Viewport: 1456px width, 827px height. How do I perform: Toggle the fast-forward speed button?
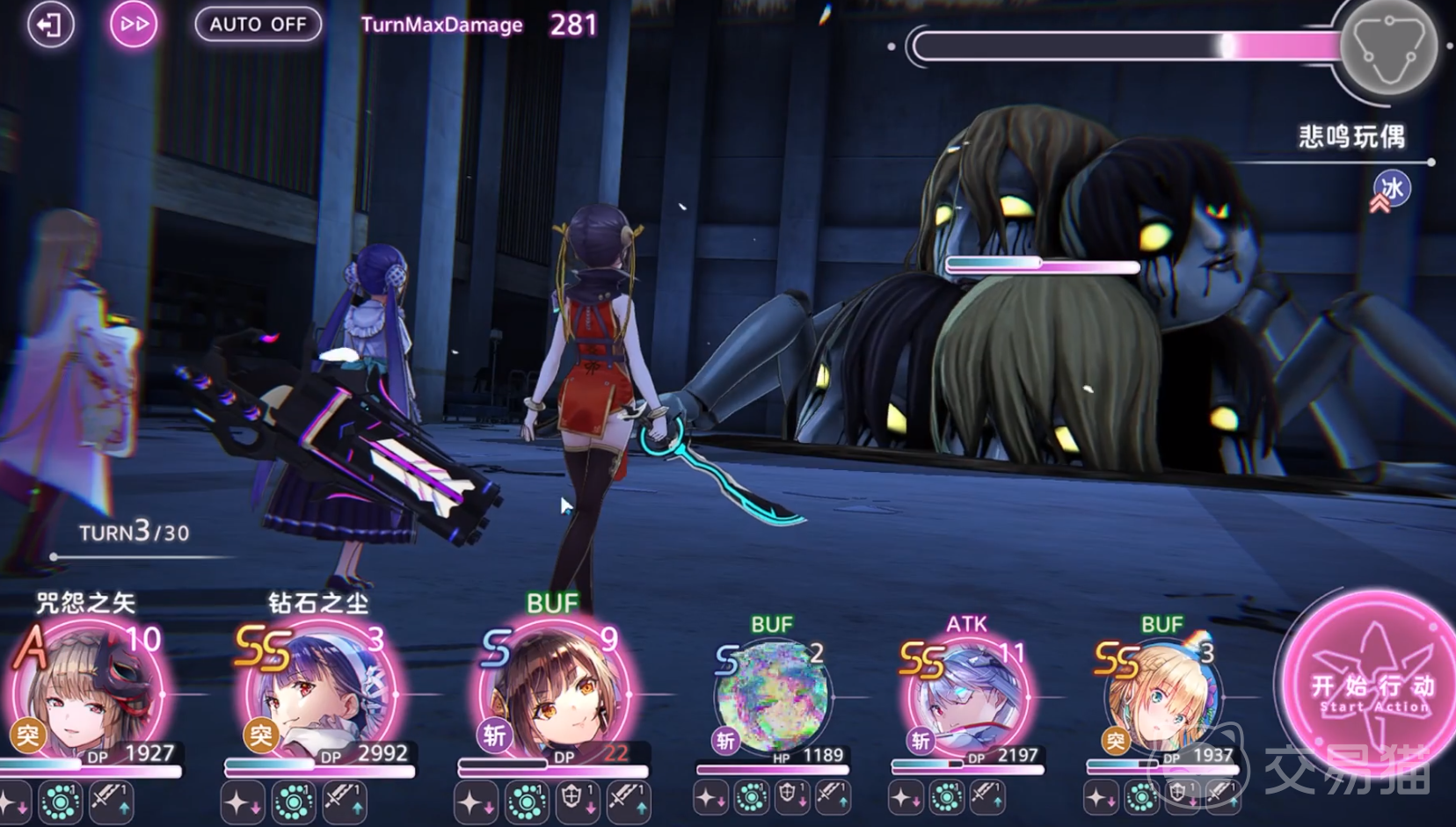(x=134, y=25)
